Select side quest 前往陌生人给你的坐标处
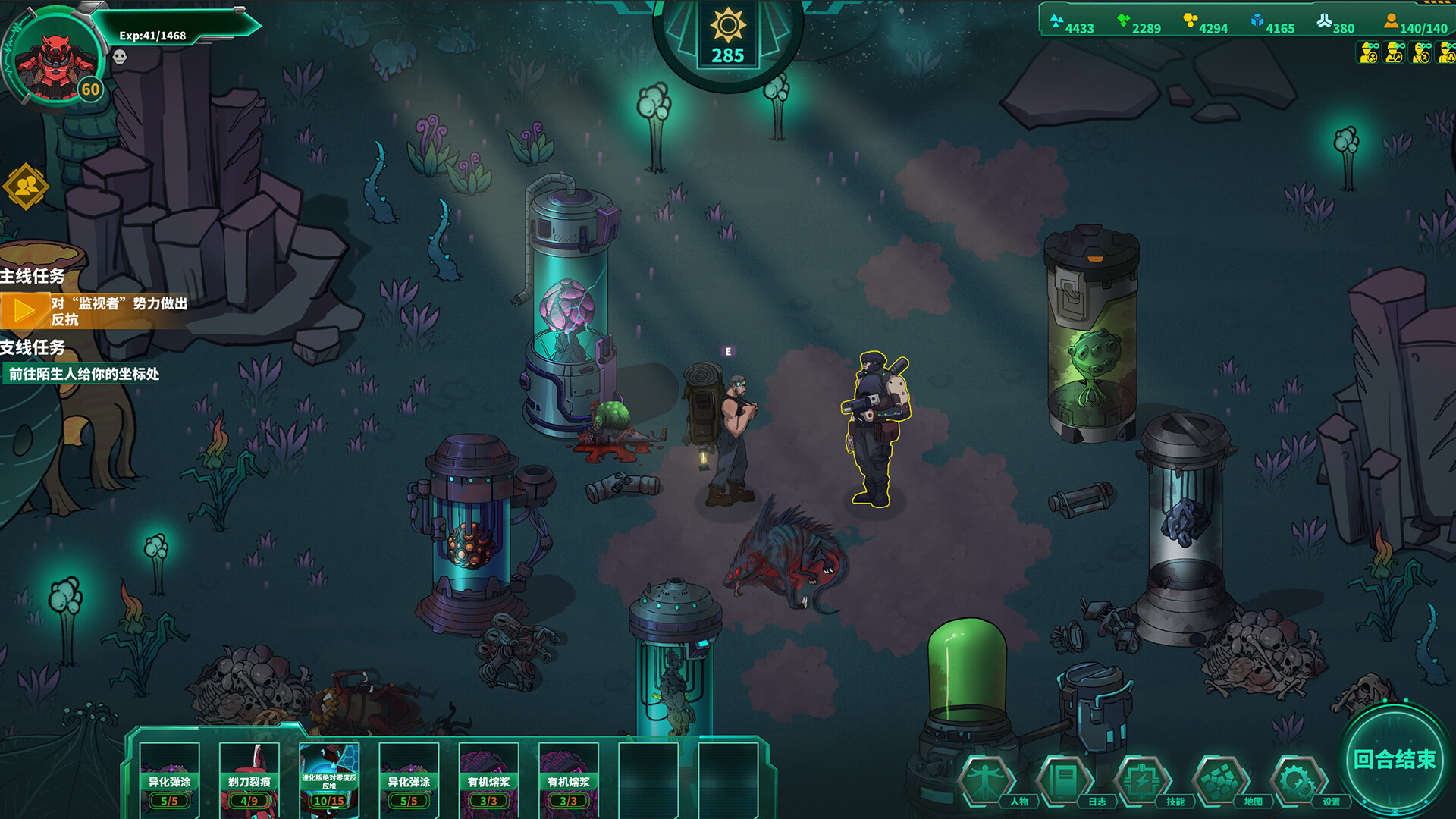Image resolution: width=1456 pixels, height=819 pixels. (x=83, y=374)
